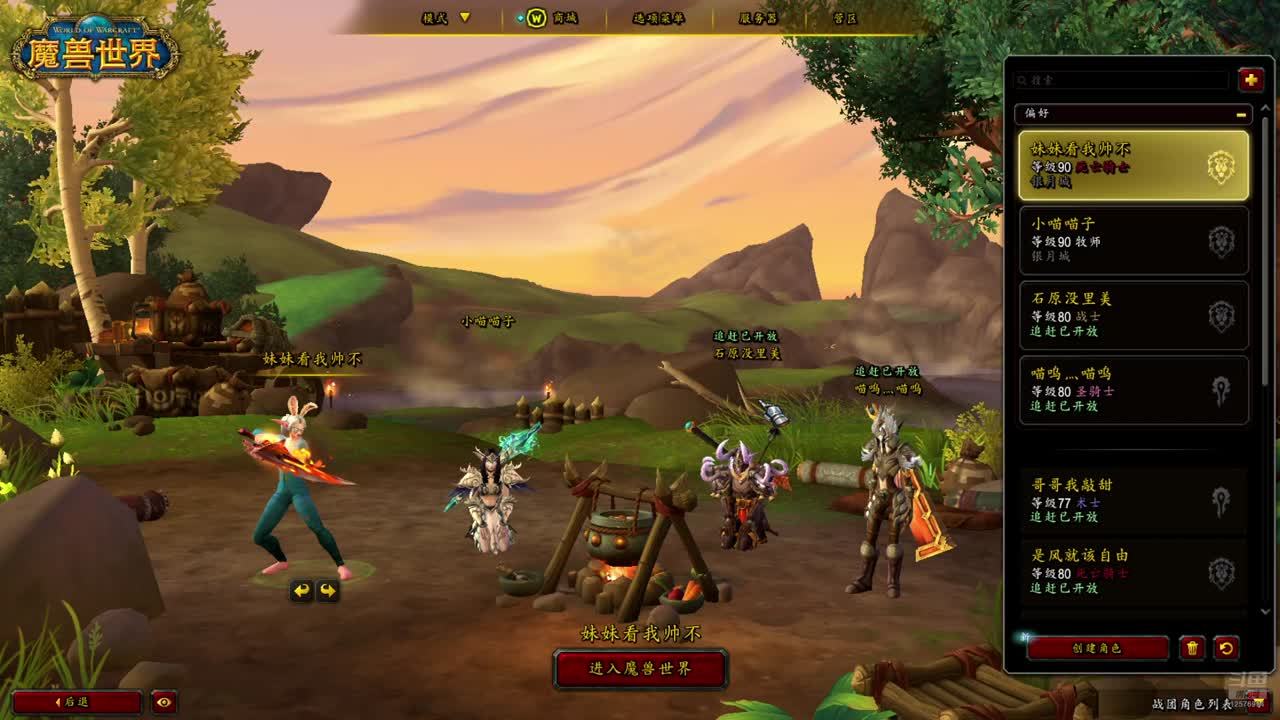Click 创建角色 to create a character

[x=1097, y=648]
